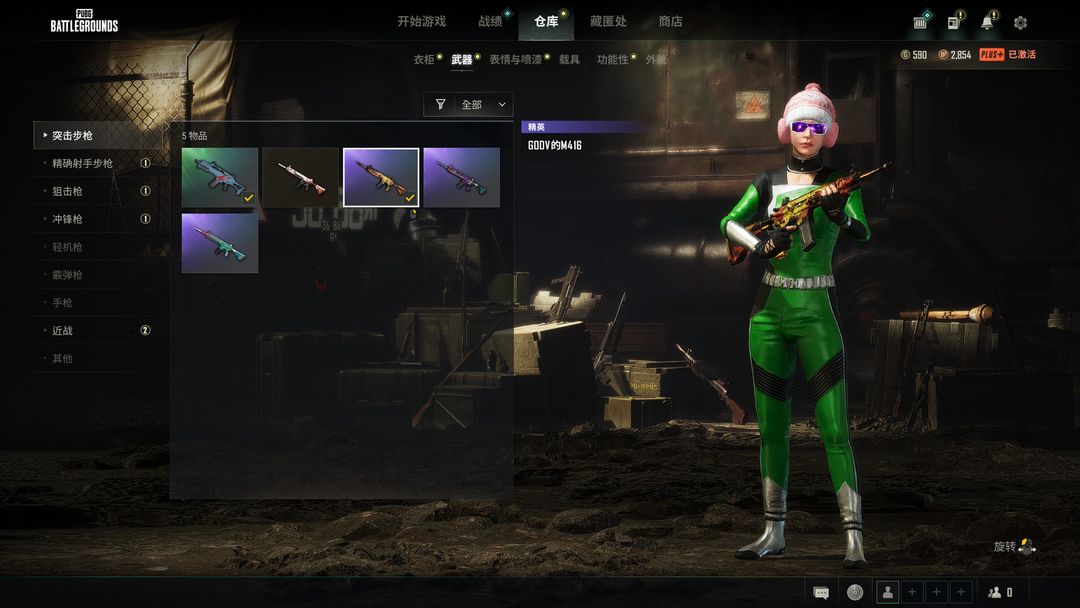View notifications via the bell icon
This screenshot has height=608, width=1080.
pyautogui.click(x=987, y=22)
